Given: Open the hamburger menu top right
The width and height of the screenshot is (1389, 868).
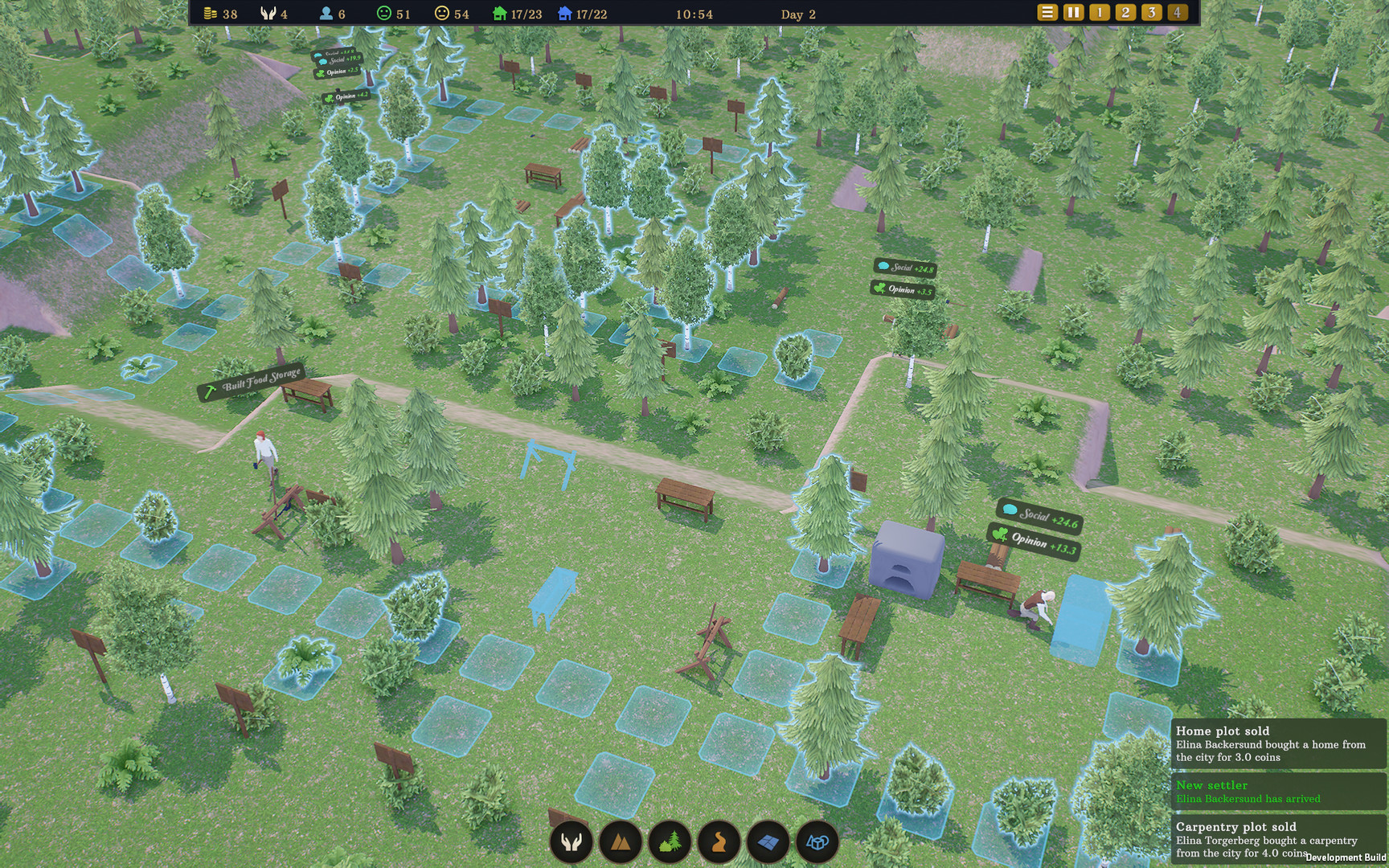Looking at the screenshot, I should [x=1047, y=13].
